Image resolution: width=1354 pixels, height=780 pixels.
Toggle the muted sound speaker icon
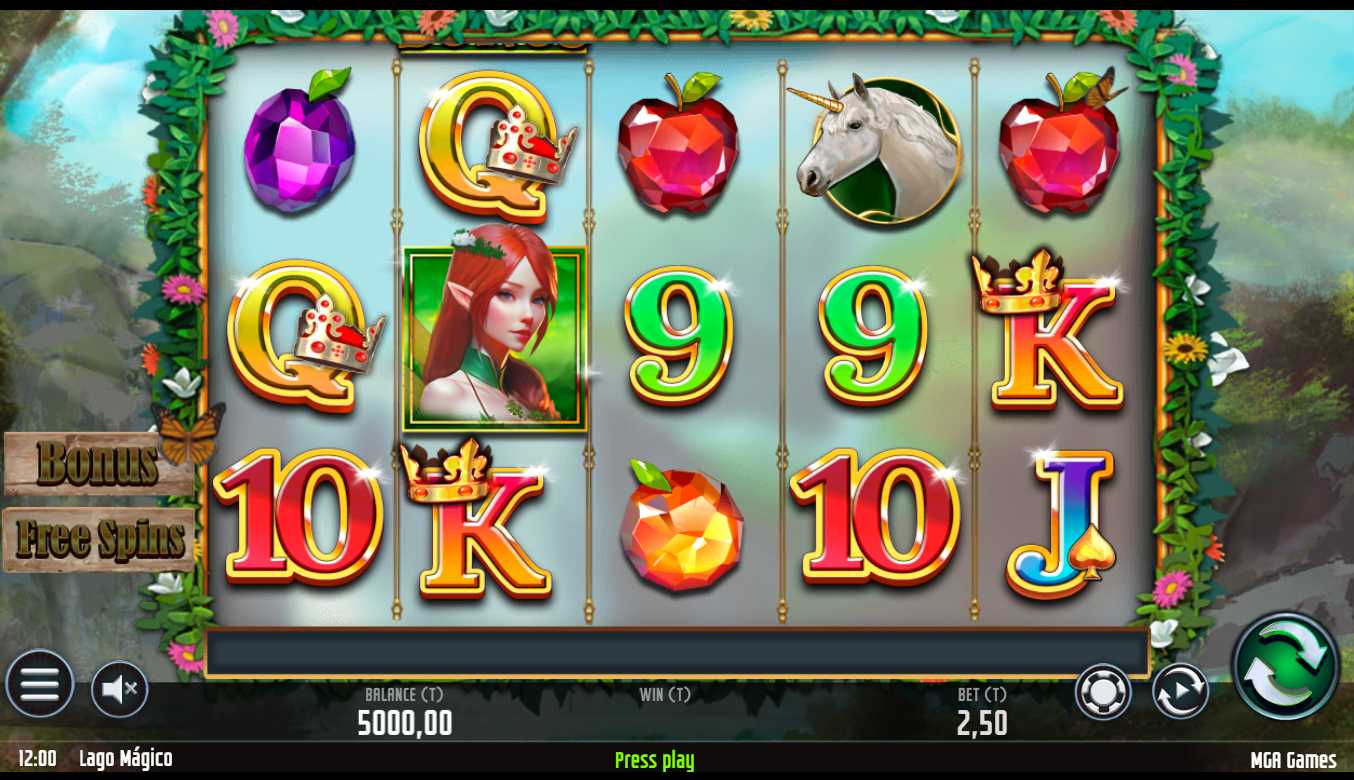click(x=120, y=689)
